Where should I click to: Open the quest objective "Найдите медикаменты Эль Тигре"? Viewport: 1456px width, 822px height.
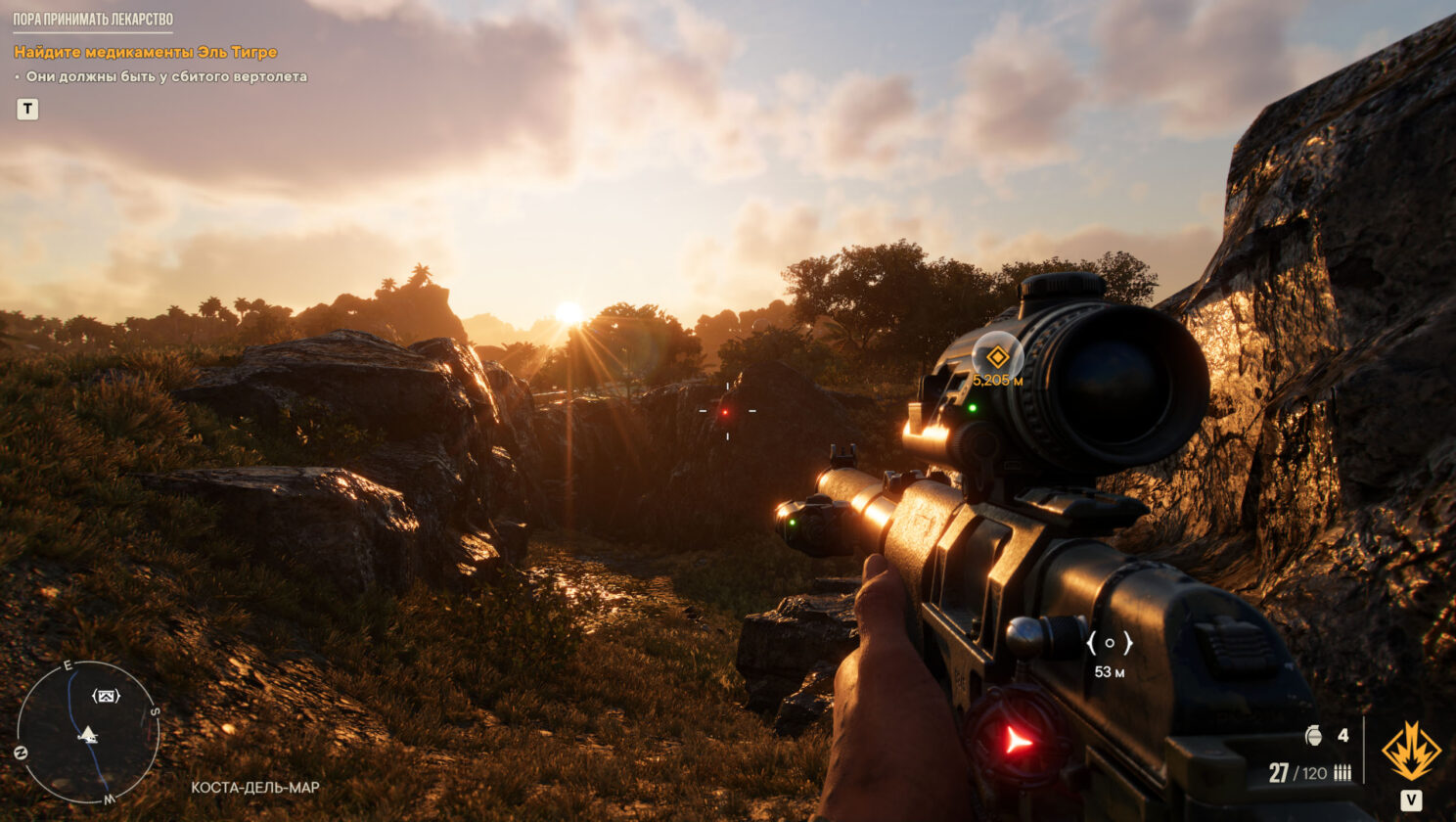(146, 52)
